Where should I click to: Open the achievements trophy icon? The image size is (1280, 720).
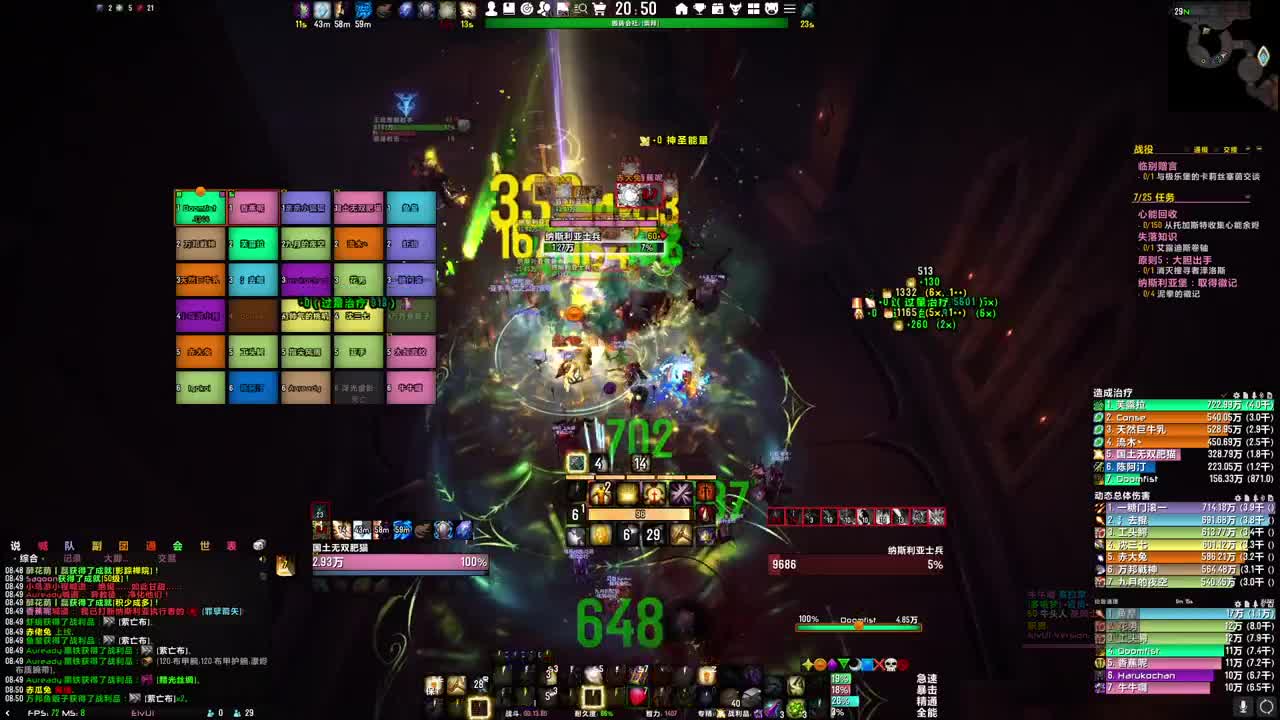point(699,8)
